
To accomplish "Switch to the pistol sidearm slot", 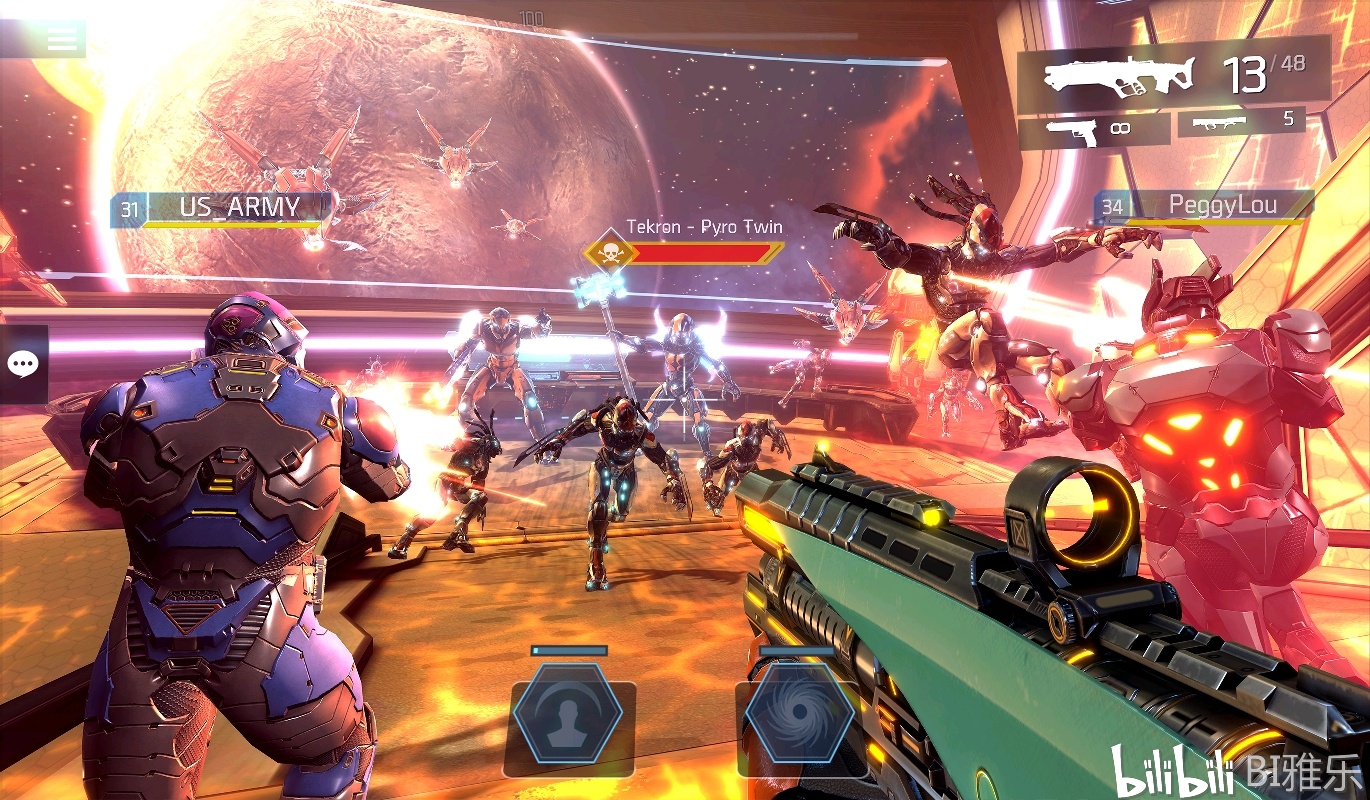I will click(x=1093, y=130).
